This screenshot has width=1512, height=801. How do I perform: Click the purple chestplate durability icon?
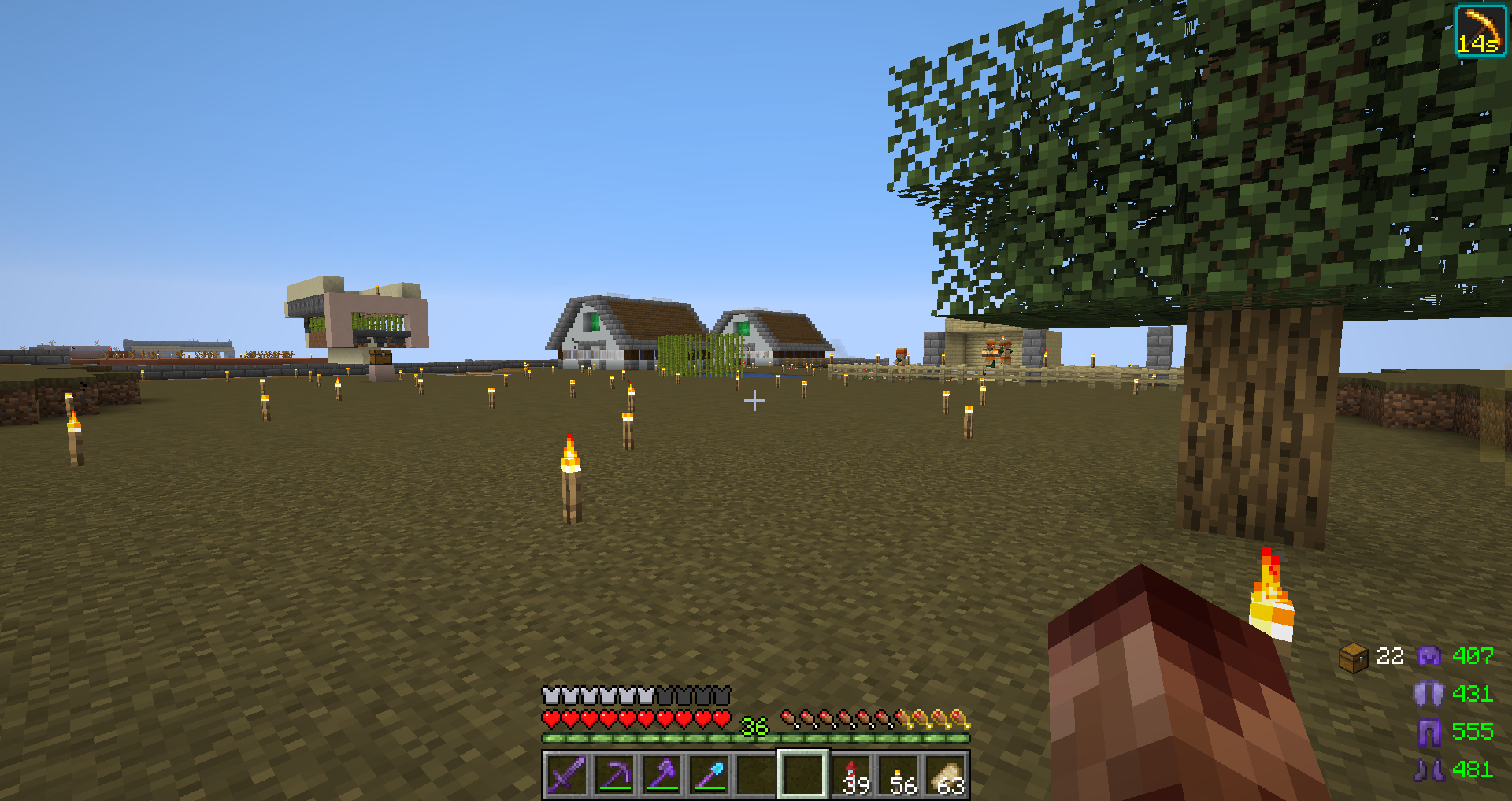pyautogui.click(x=1429, y=694)
